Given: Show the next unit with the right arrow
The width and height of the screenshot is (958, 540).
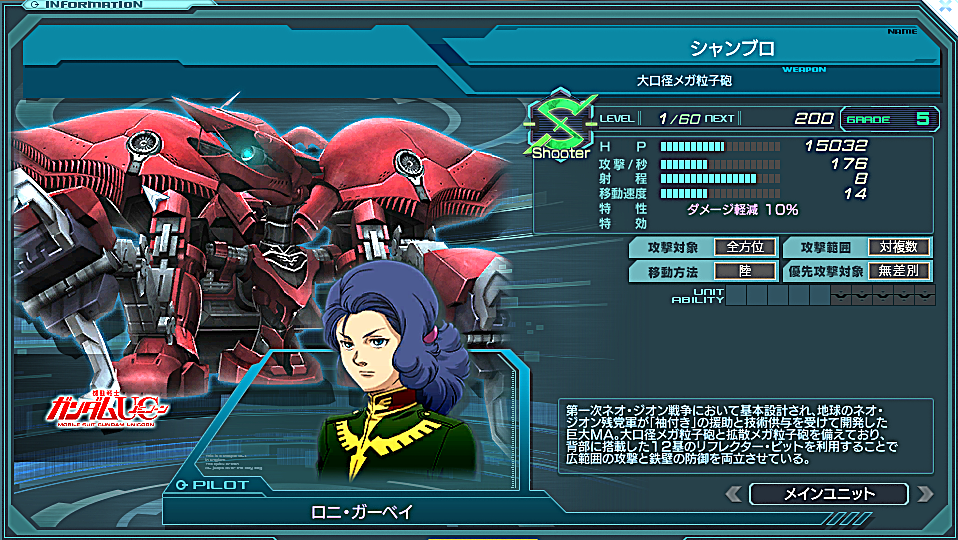Looking at the screenshot, I should 925,494.
